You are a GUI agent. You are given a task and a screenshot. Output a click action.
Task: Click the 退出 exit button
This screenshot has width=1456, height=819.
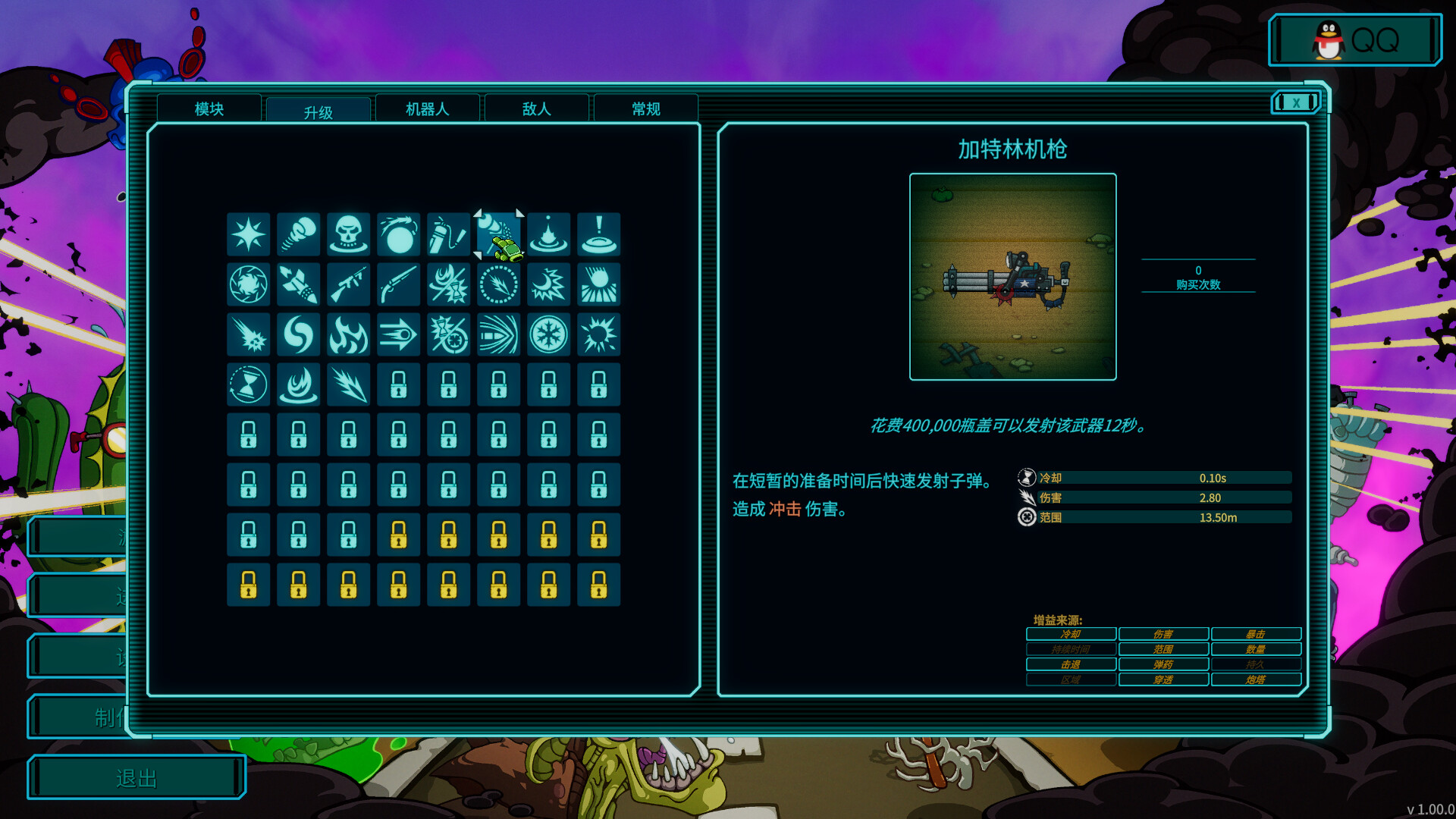click(136, 777)
